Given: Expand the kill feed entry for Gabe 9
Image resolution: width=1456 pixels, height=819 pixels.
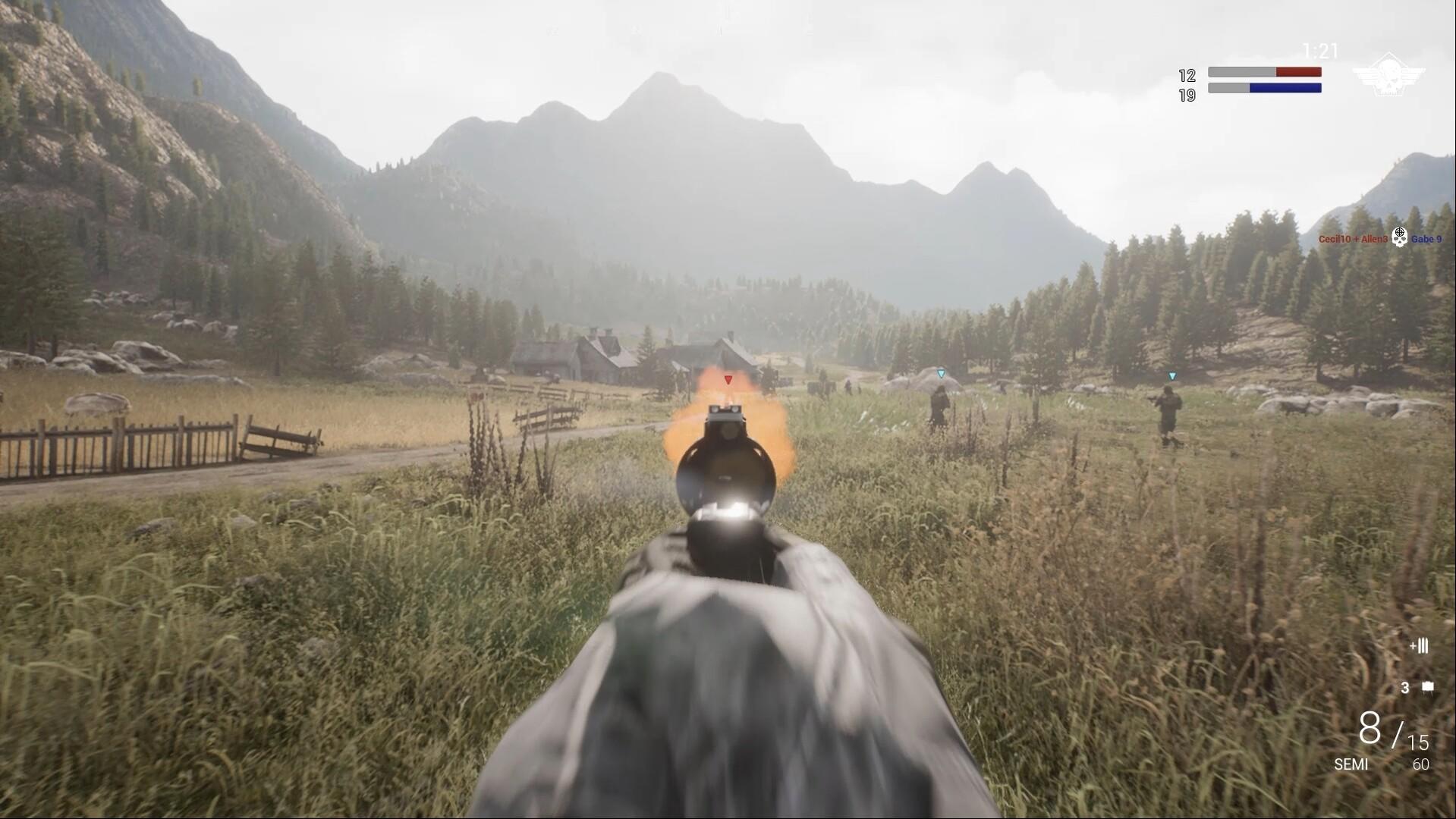Looking at the screenshot, I should click(x=1427, y=237).
